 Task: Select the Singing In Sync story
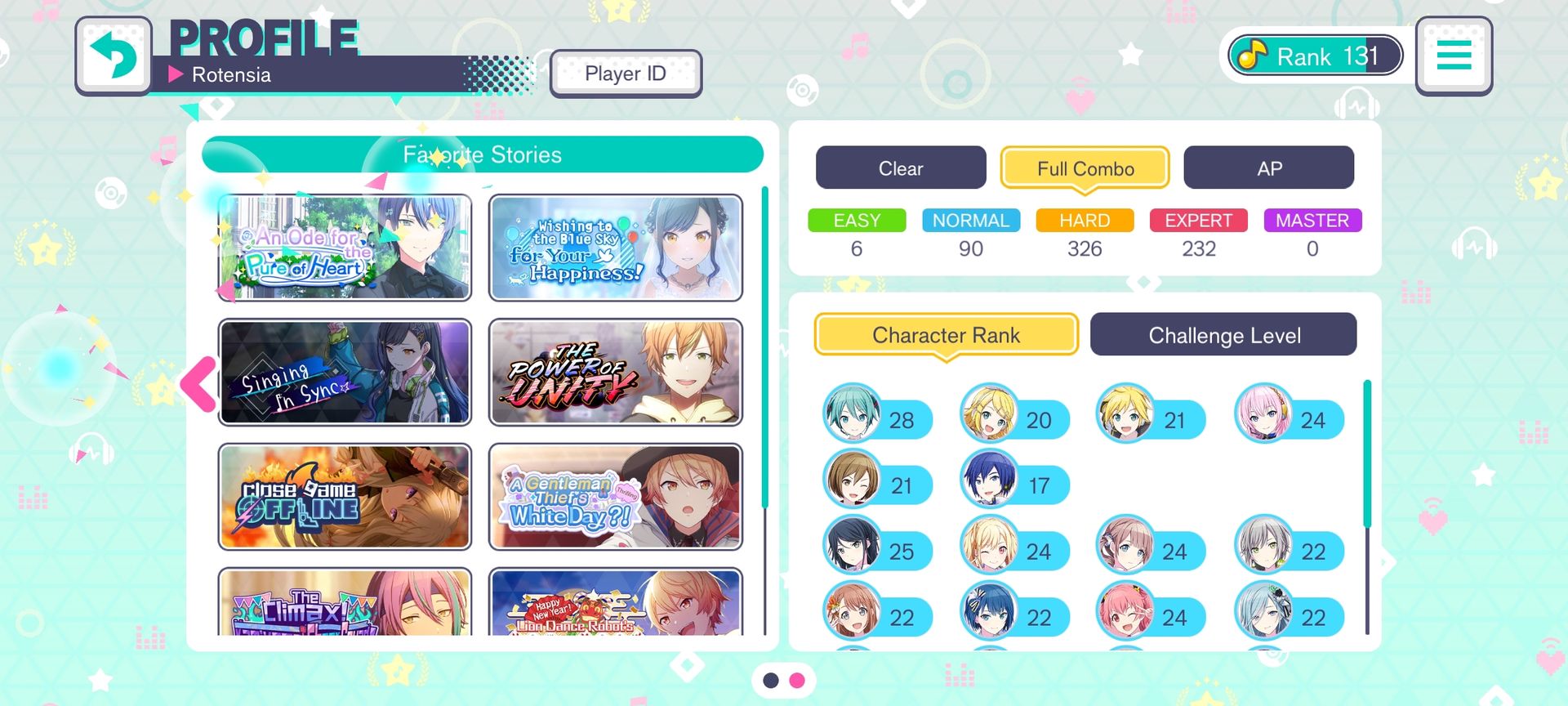point(345,373)
